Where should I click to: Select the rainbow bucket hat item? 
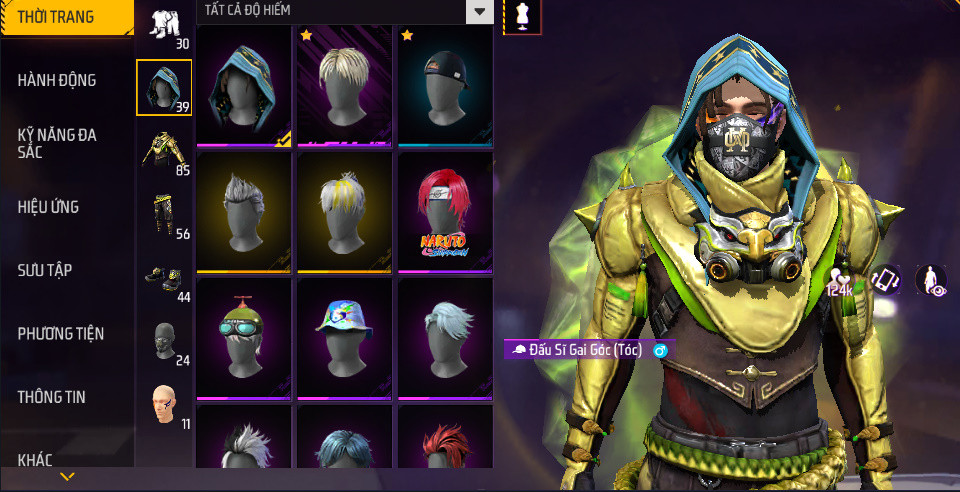tap(344, 338)
